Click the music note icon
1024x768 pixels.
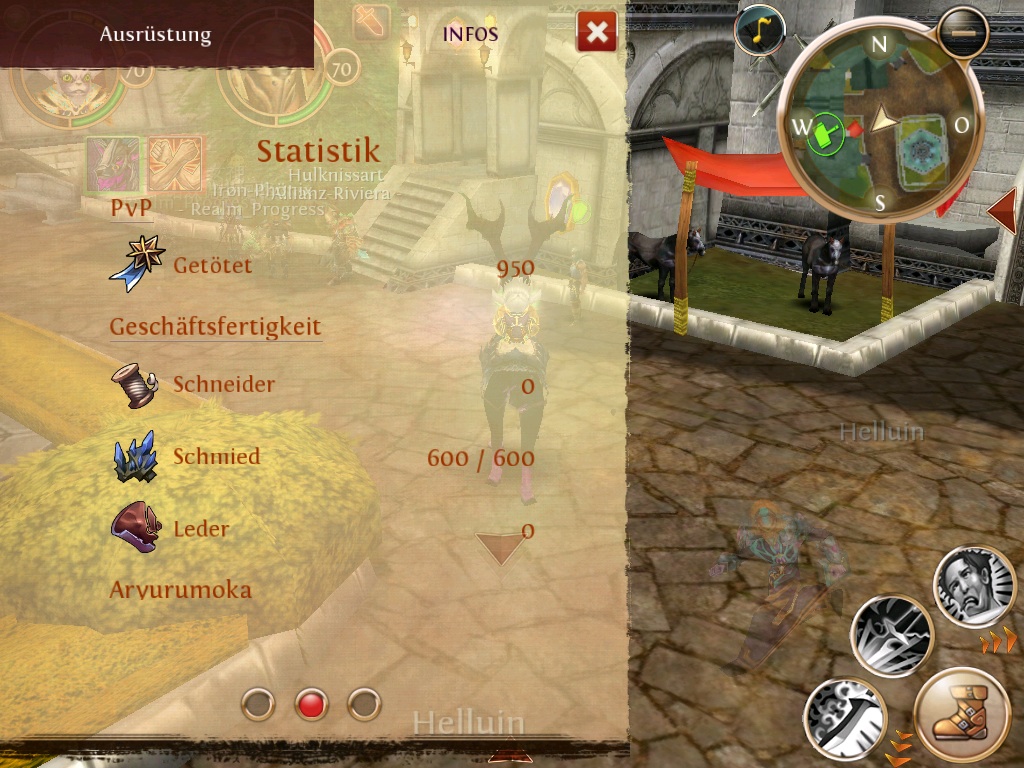tap(759, 31)
